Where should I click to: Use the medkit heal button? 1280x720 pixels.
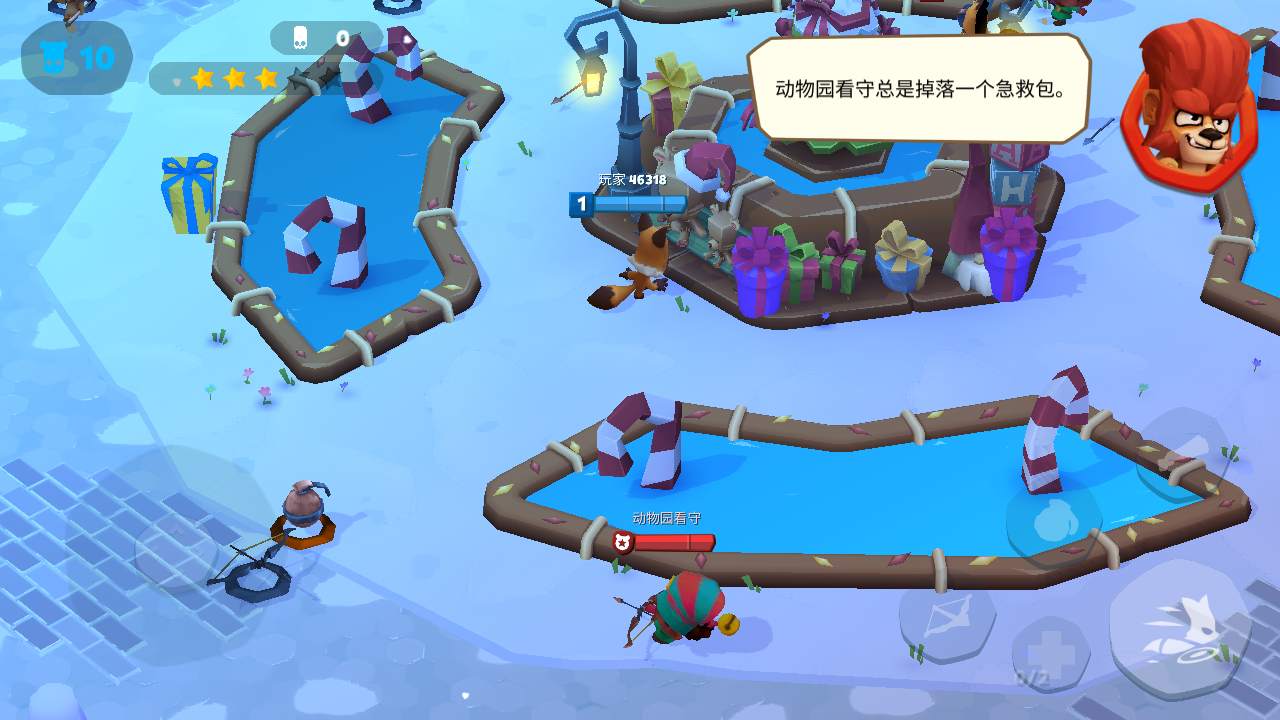coord(1051,655)
